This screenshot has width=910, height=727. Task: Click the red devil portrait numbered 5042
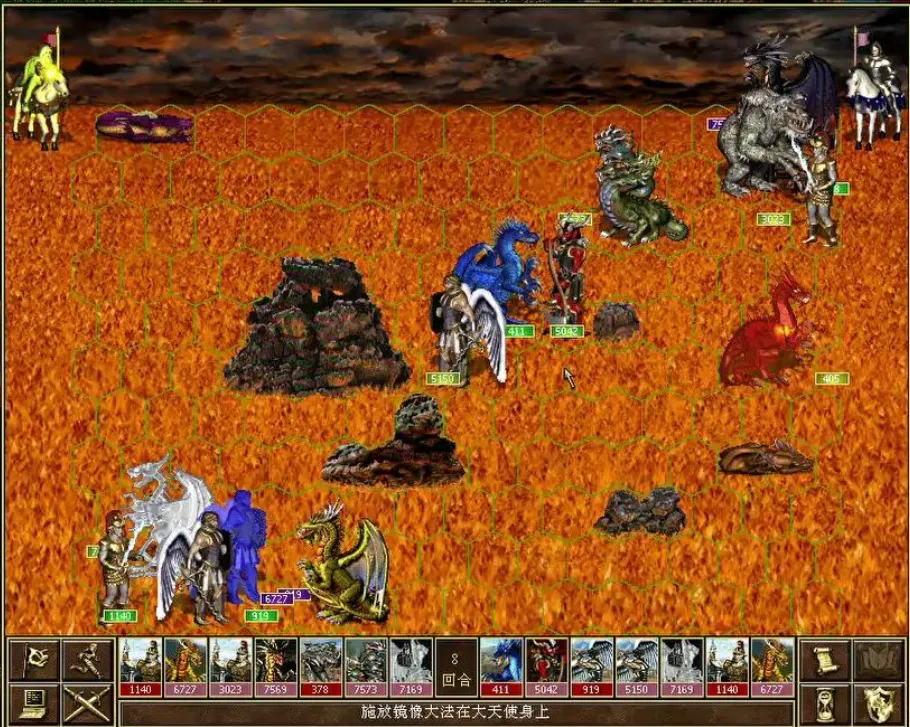click(546, 664)
